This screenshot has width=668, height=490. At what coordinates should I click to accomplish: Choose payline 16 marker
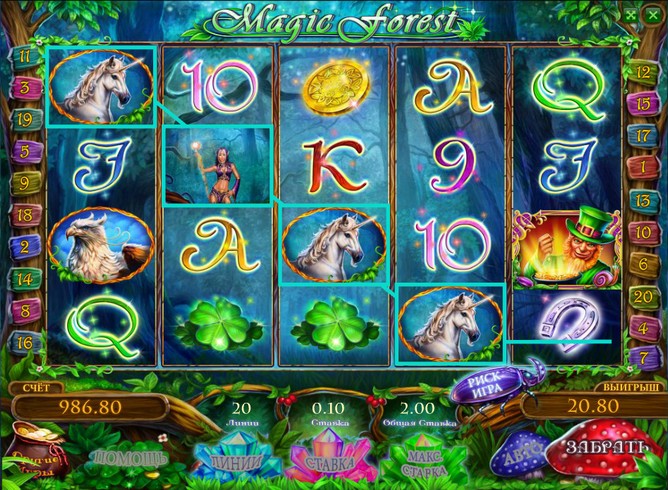tap(22, 343)
